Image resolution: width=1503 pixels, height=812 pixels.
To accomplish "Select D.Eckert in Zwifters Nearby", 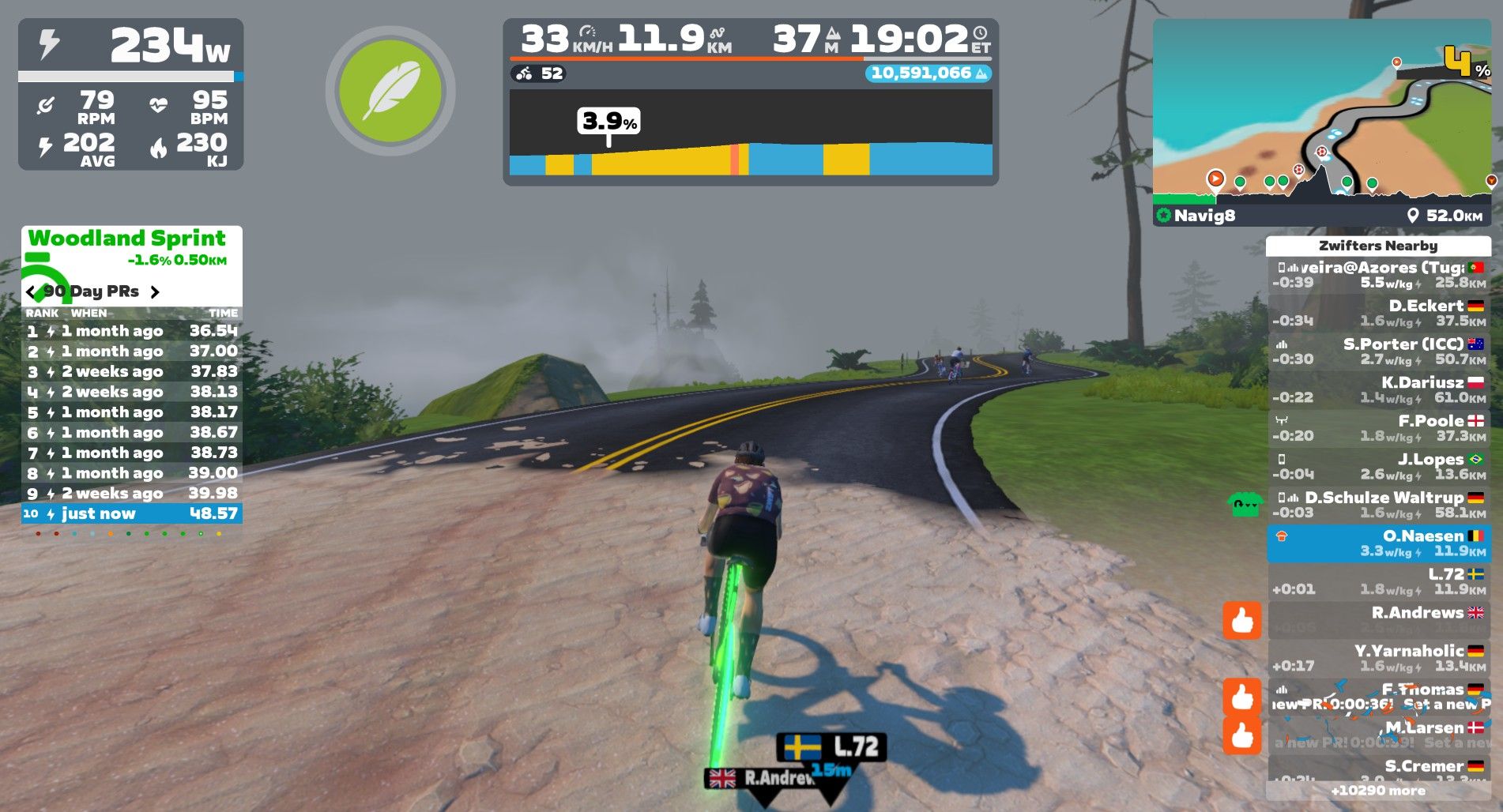I will 1378,313.
